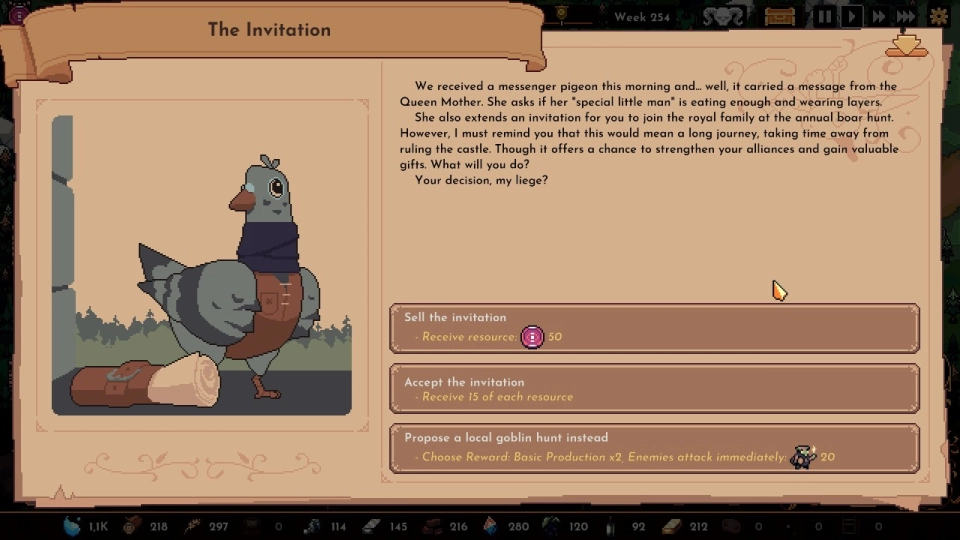Switch to double fast-forward speed

[879, 16]
